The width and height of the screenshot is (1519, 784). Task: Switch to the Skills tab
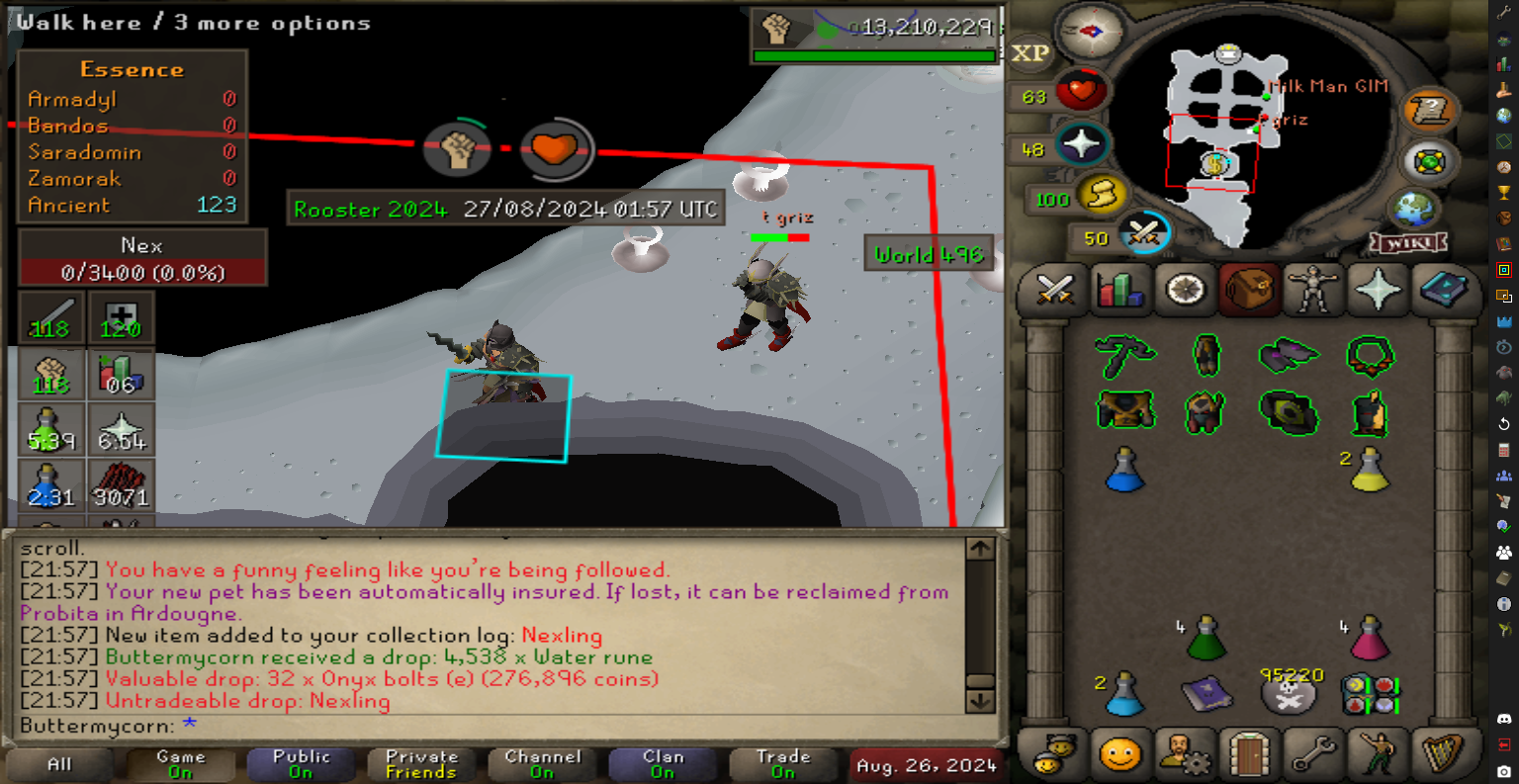pyautogui.click(x=1119, y=290)
